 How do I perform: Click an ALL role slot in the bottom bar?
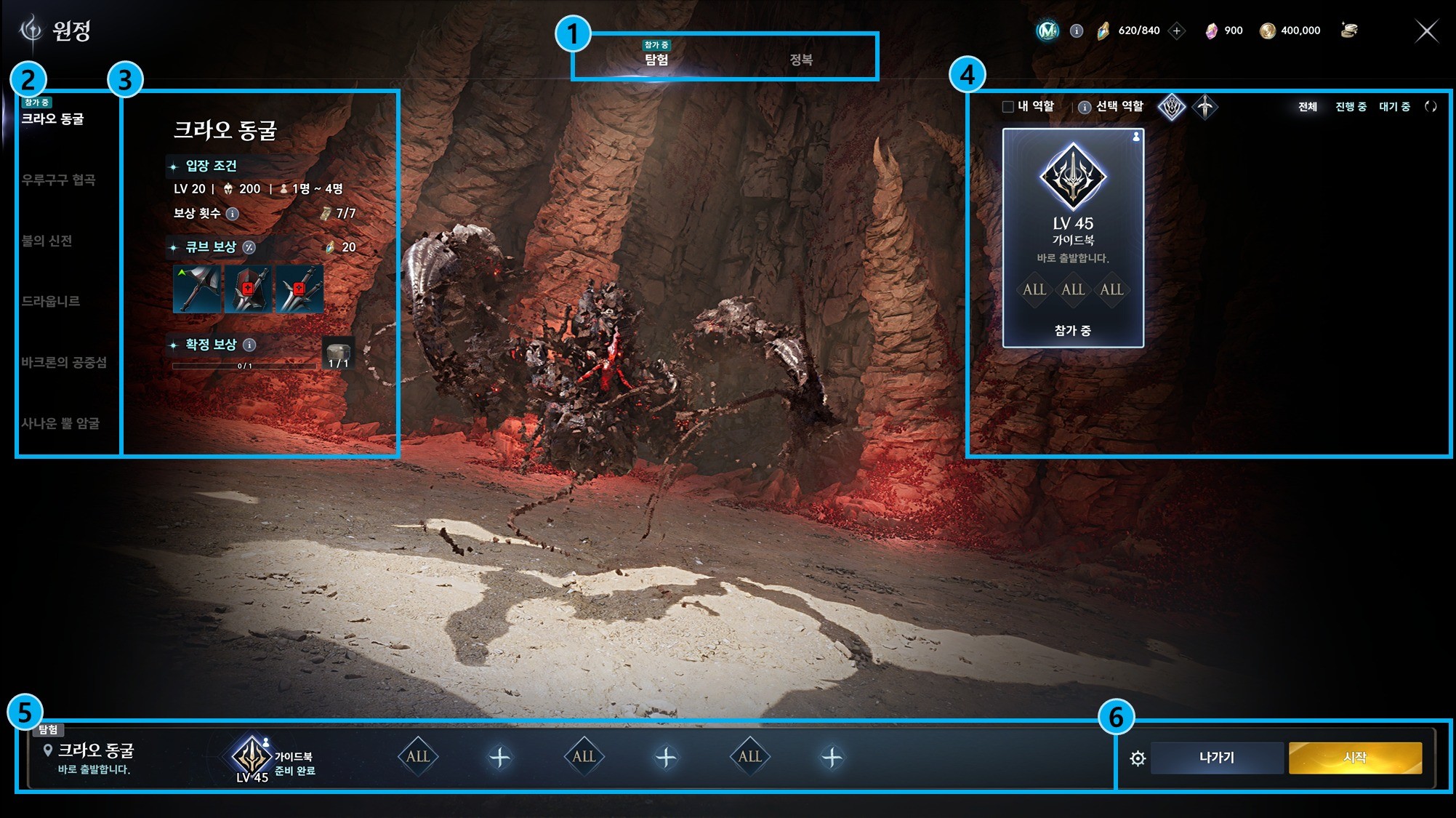tap(417, 755)
